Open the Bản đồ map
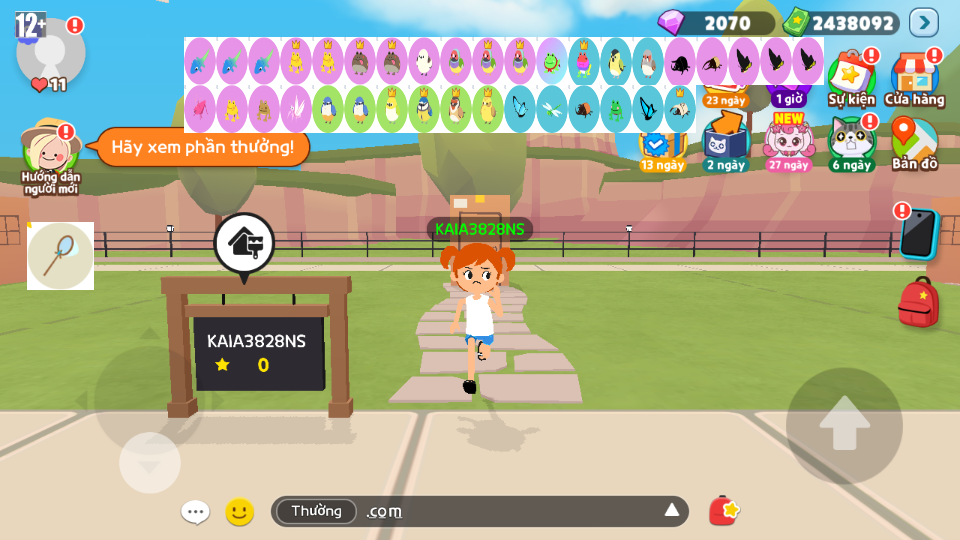 [914, 143]
